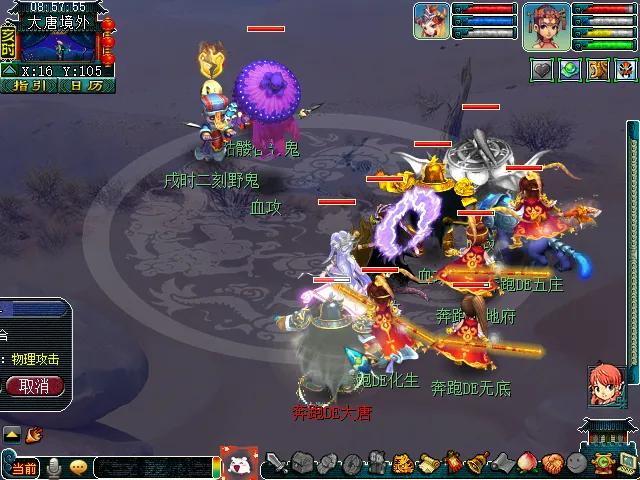The height and width of the screenshot is (480, 640).
Task: Click the golden bell toolbar icon
Action: coord(477,464)
